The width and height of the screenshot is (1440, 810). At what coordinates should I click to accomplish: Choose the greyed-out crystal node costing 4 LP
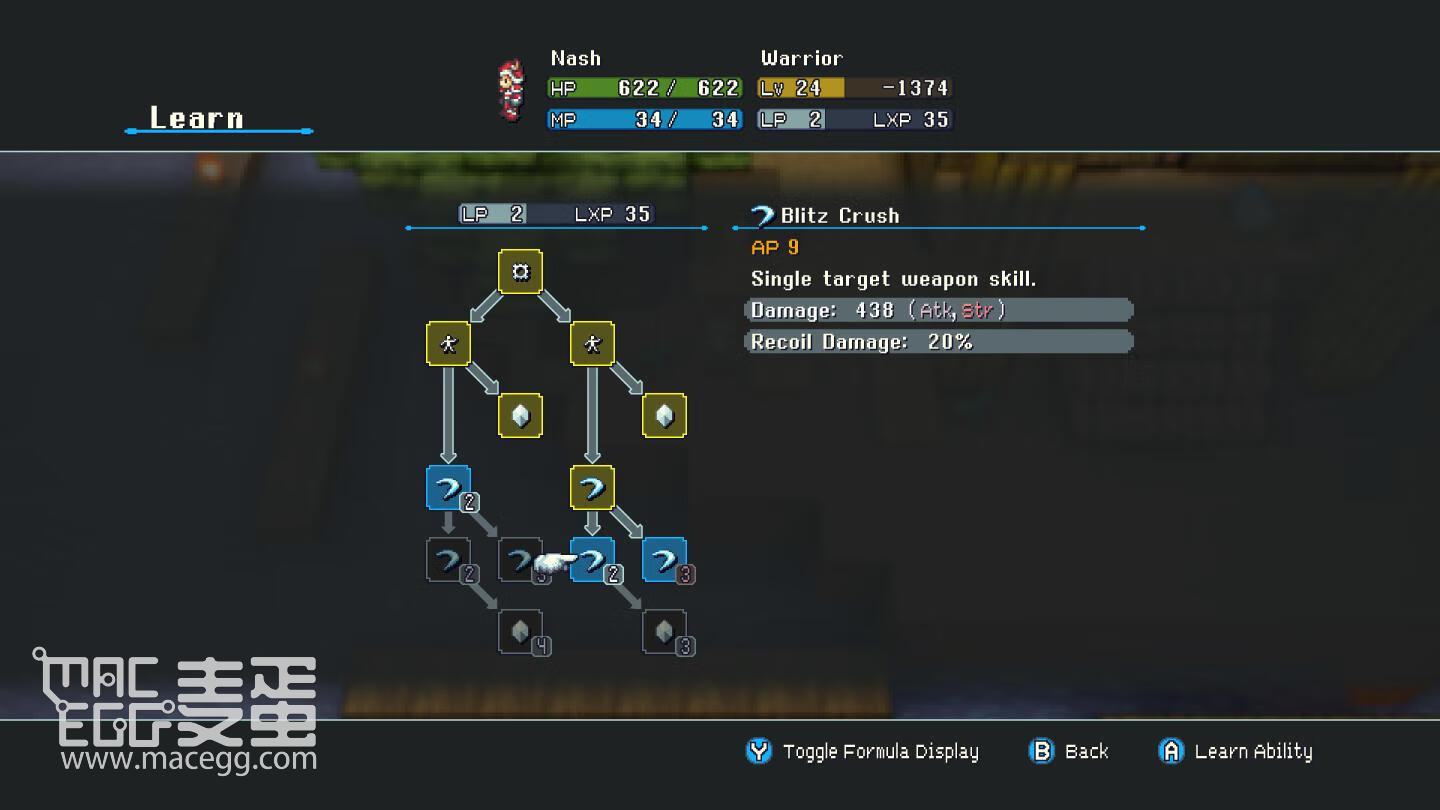click(520, 632)
